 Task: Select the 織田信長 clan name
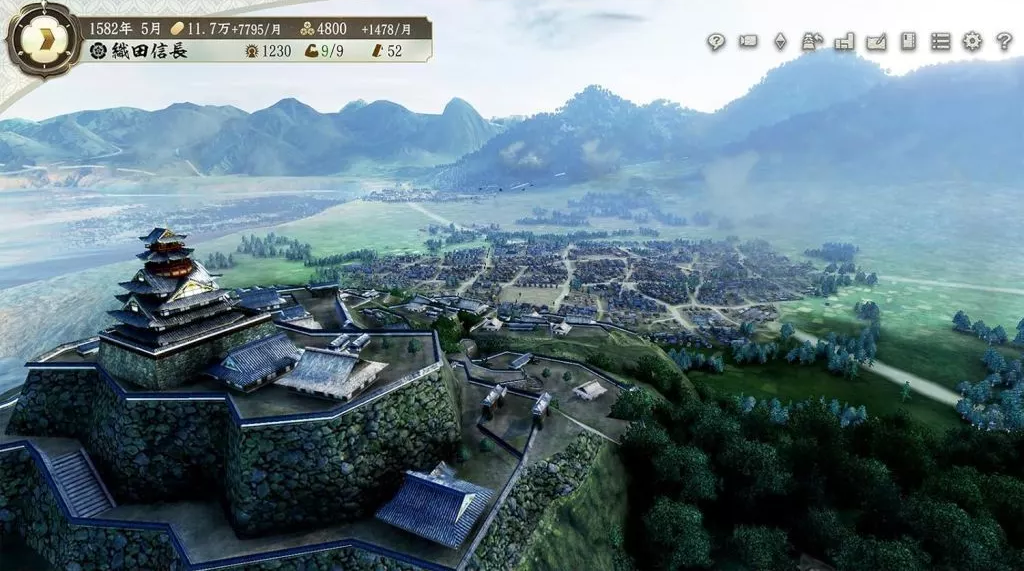click(148, 50)
